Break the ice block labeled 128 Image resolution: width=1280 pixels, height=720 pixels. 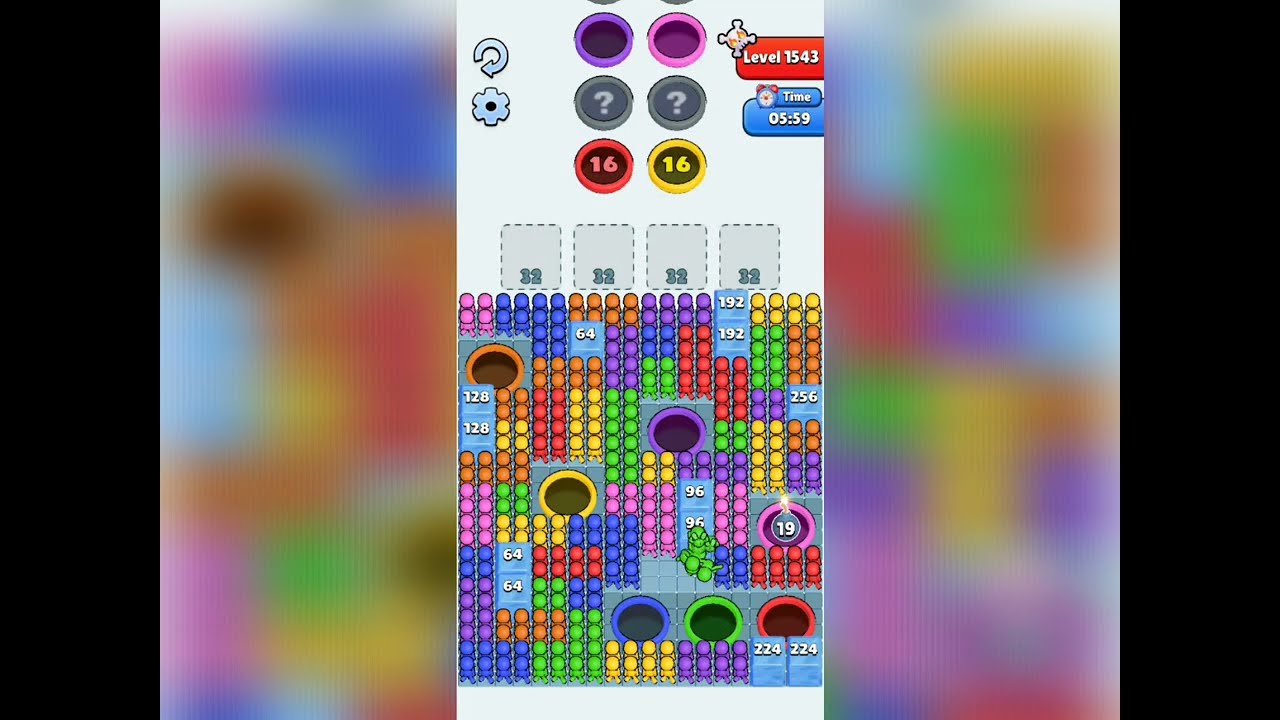[477, 397]
